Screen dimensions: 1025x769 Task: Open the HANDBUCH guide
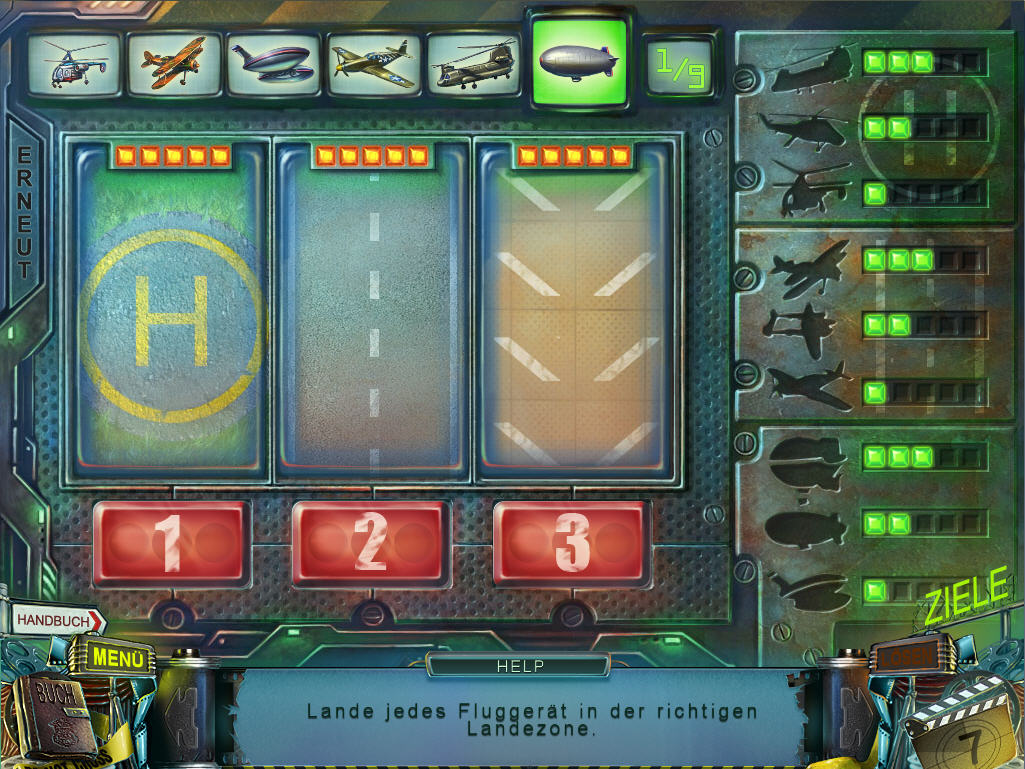pyautogui.click(x=57, y=621)
